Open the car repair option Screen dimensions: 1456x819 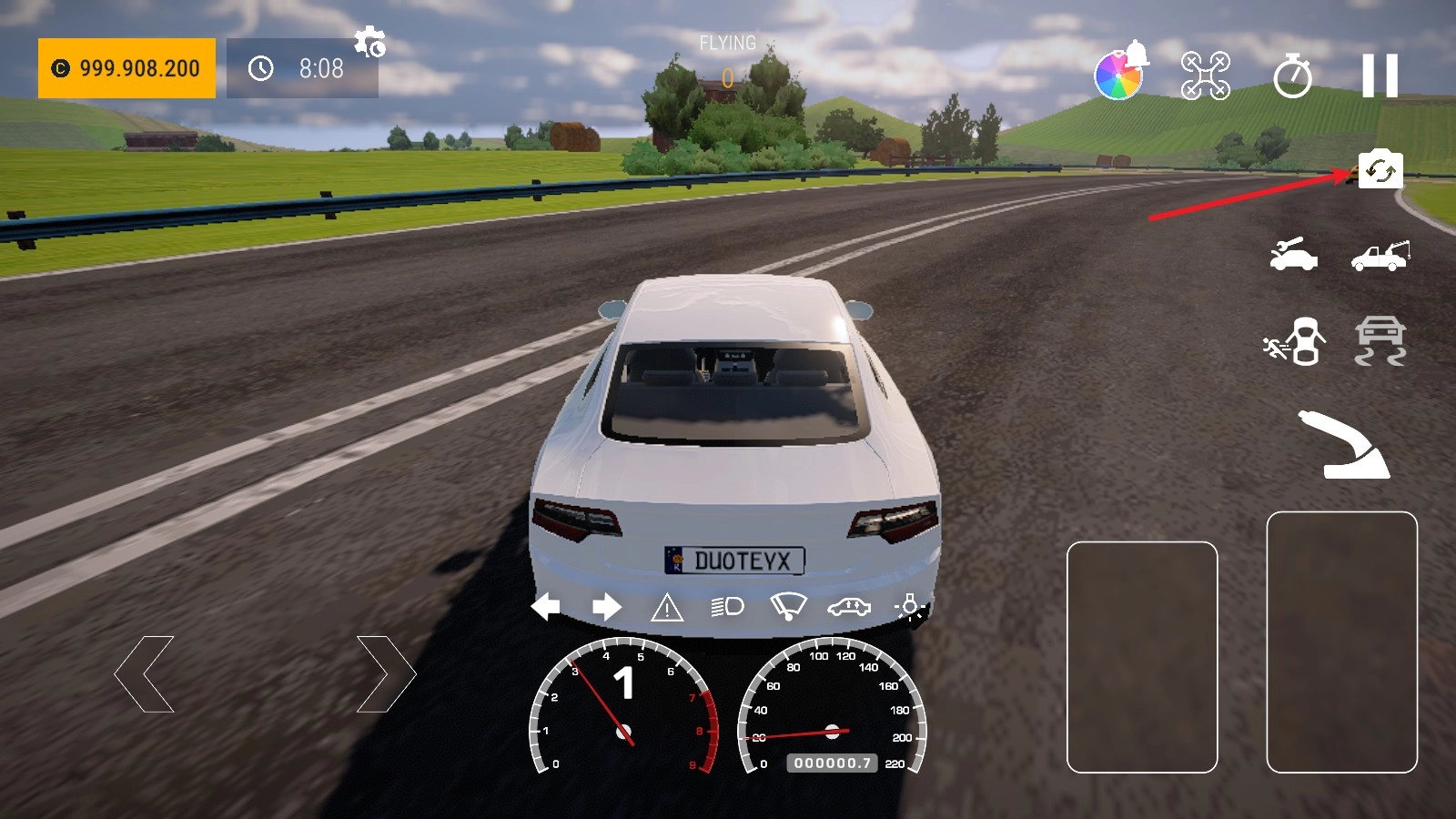[1293, 255]
